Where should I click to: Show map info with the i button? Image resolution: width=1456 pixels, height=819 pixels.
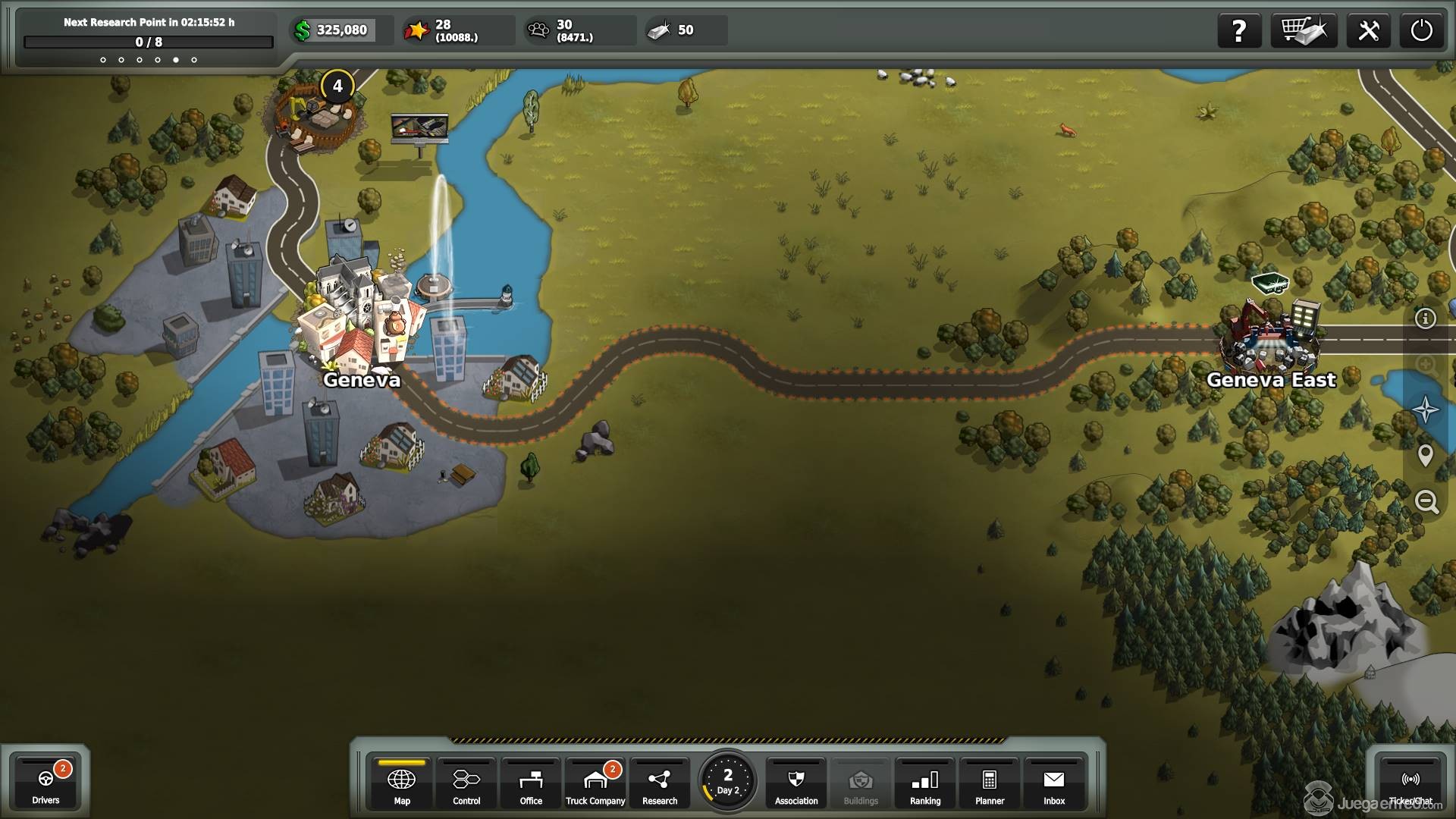point(1426,318)
